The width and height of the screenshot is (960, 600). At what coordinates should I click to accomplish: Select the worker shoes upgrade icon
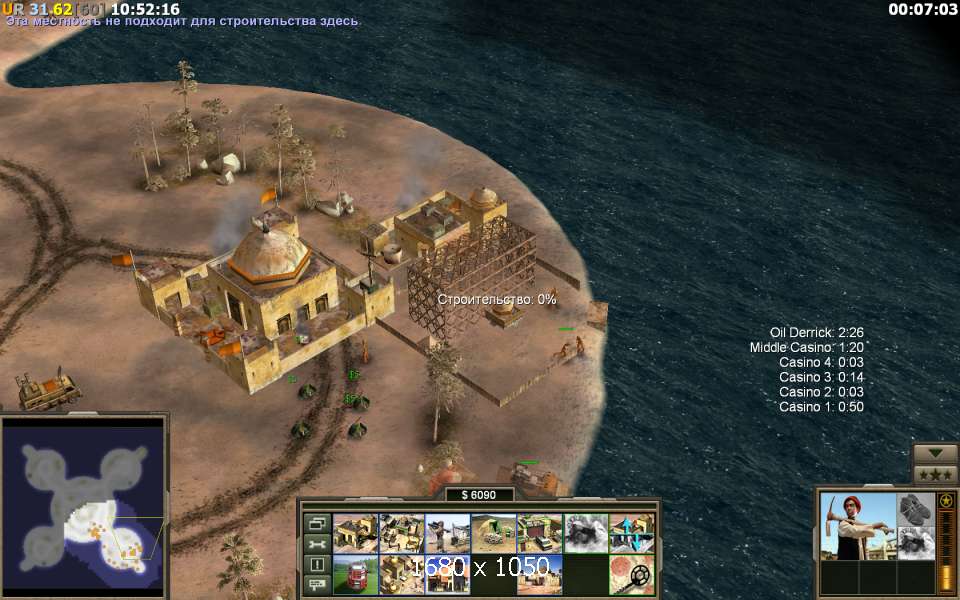click(915, 509)
